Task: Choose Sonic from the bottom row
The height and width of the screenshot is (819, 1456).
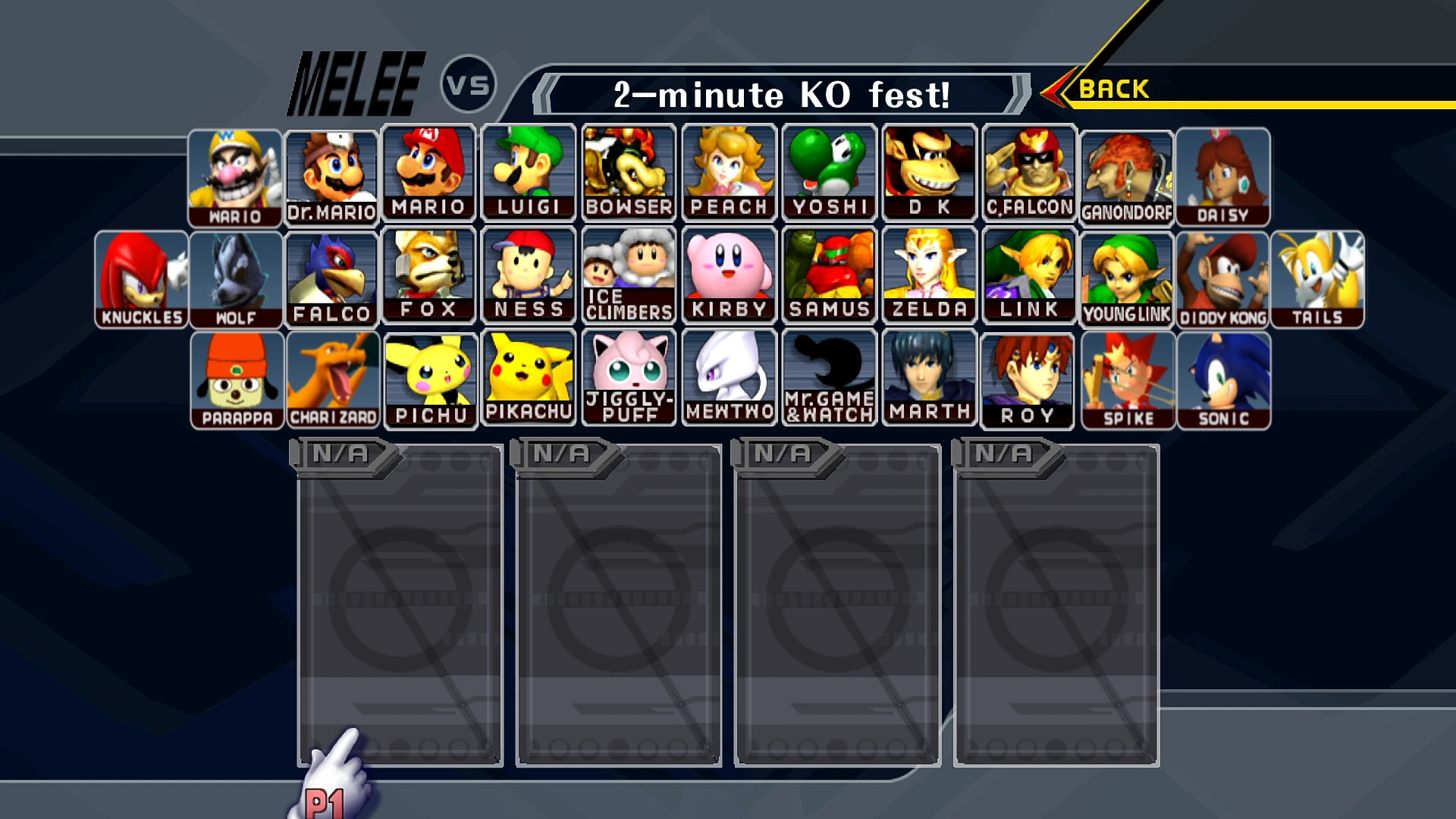Action: [1226, 377]
